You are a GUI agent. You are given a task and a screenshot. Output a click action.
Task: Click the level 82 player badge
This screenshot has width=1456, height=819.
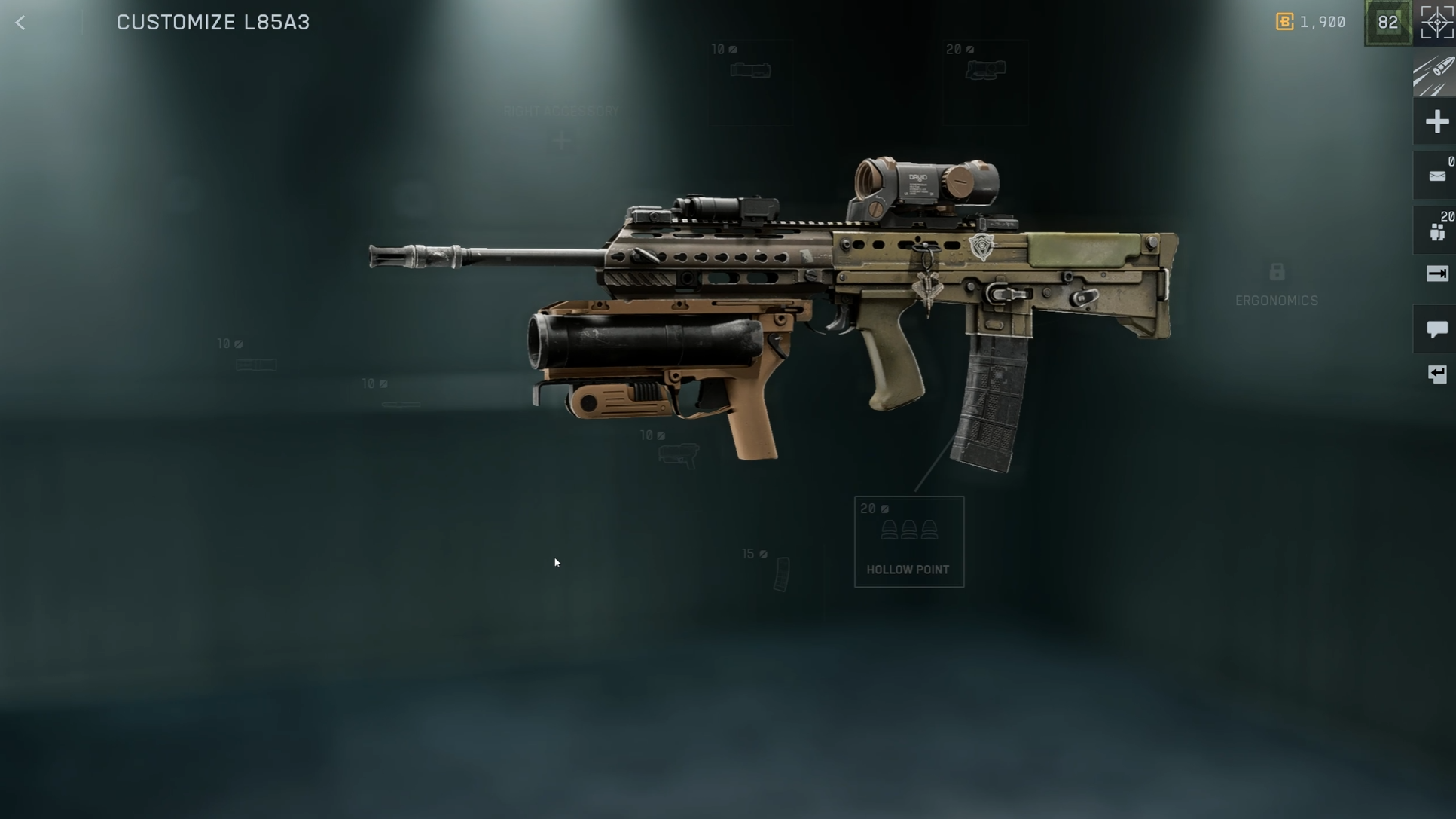(x=1387, y=23)
